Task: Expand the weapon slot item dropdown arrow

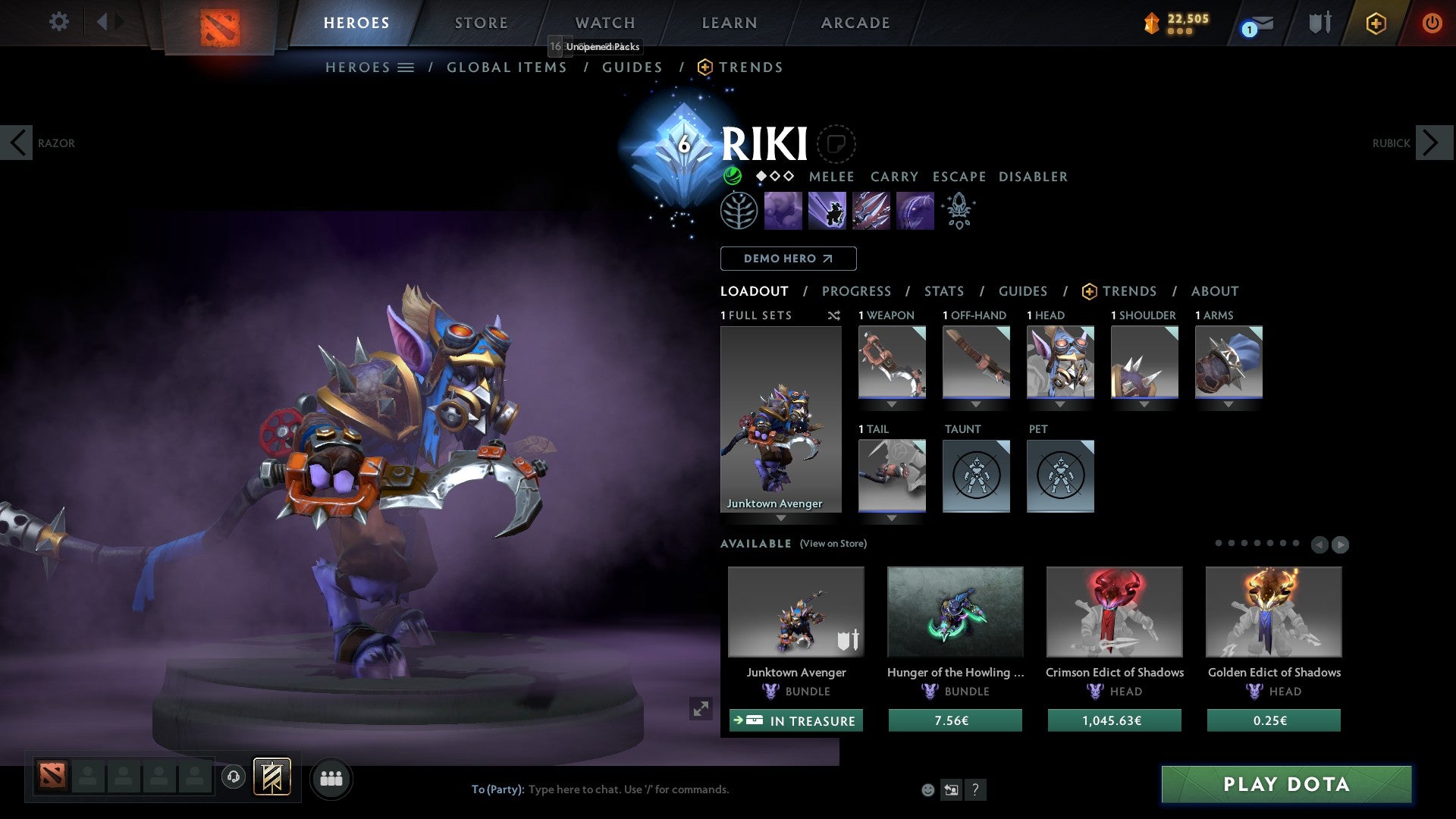Action: [891, 404]
